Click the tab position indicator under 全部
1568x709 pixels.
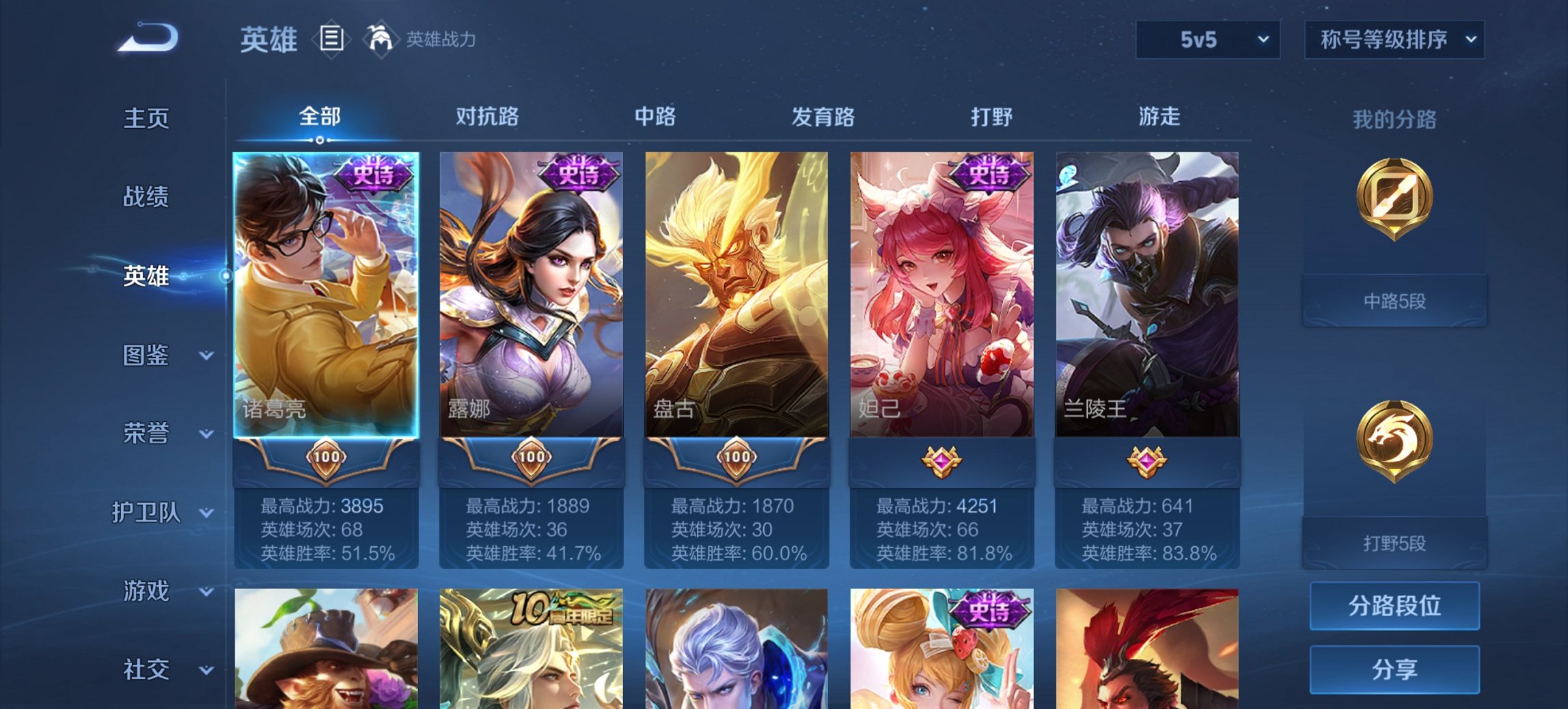pos(321,140)
